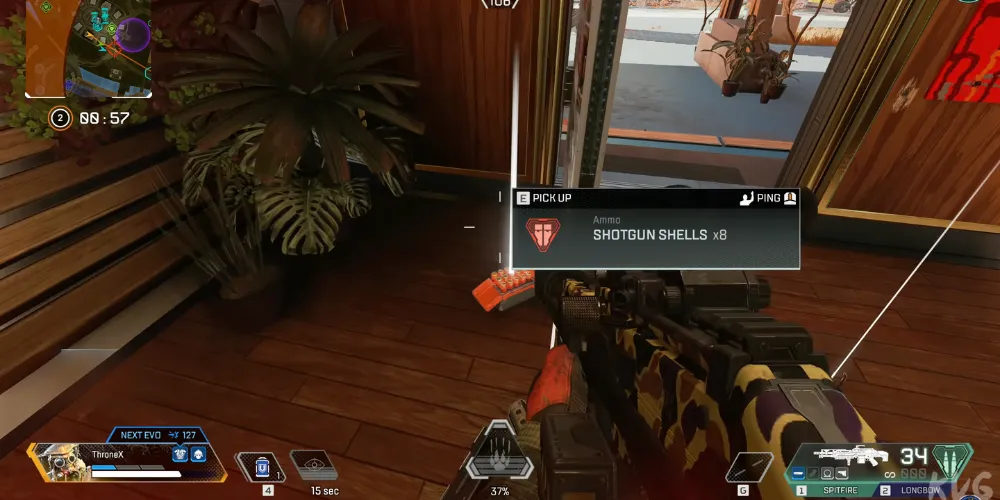Image resolution: width=1000 pixels, height=500 pixels.
Task: Switch to the Longbow weapon tab
Action: coord(917,491)
